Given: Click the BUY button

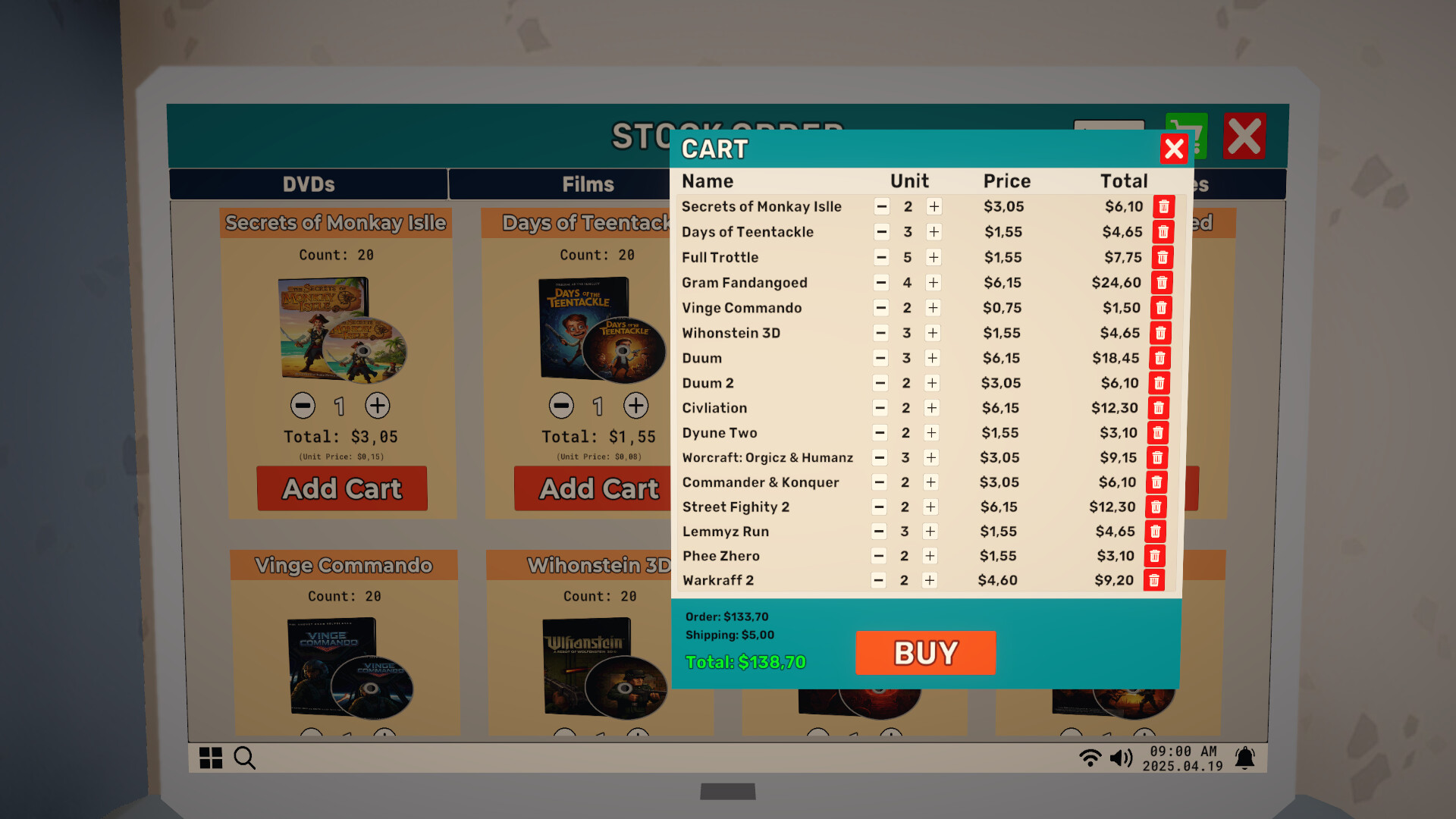Looking at the screenshot, I should click(925, 652).
